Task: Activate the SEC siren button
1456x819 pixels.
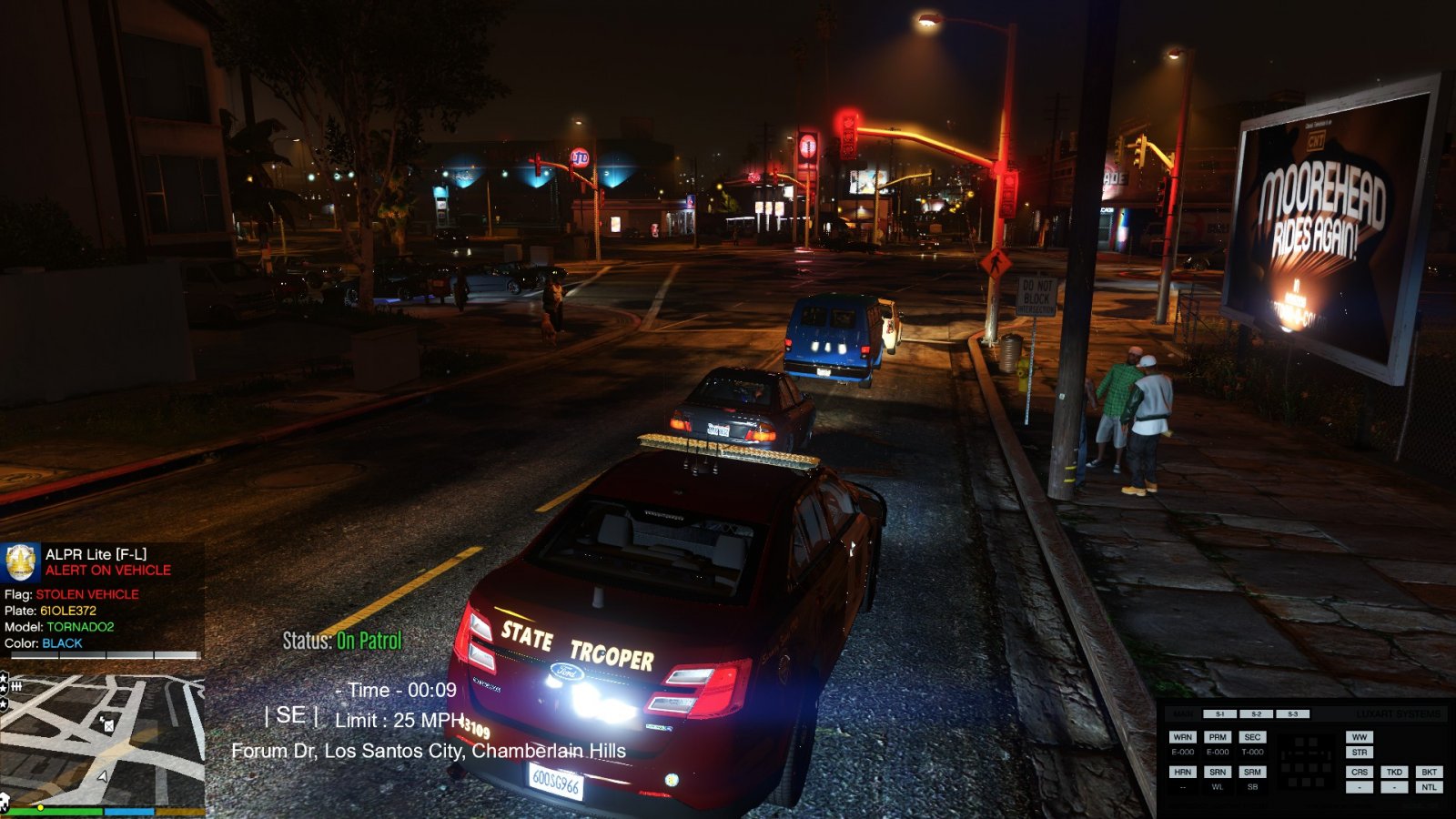Action: pyautogui.click(x=1252, y=737)
